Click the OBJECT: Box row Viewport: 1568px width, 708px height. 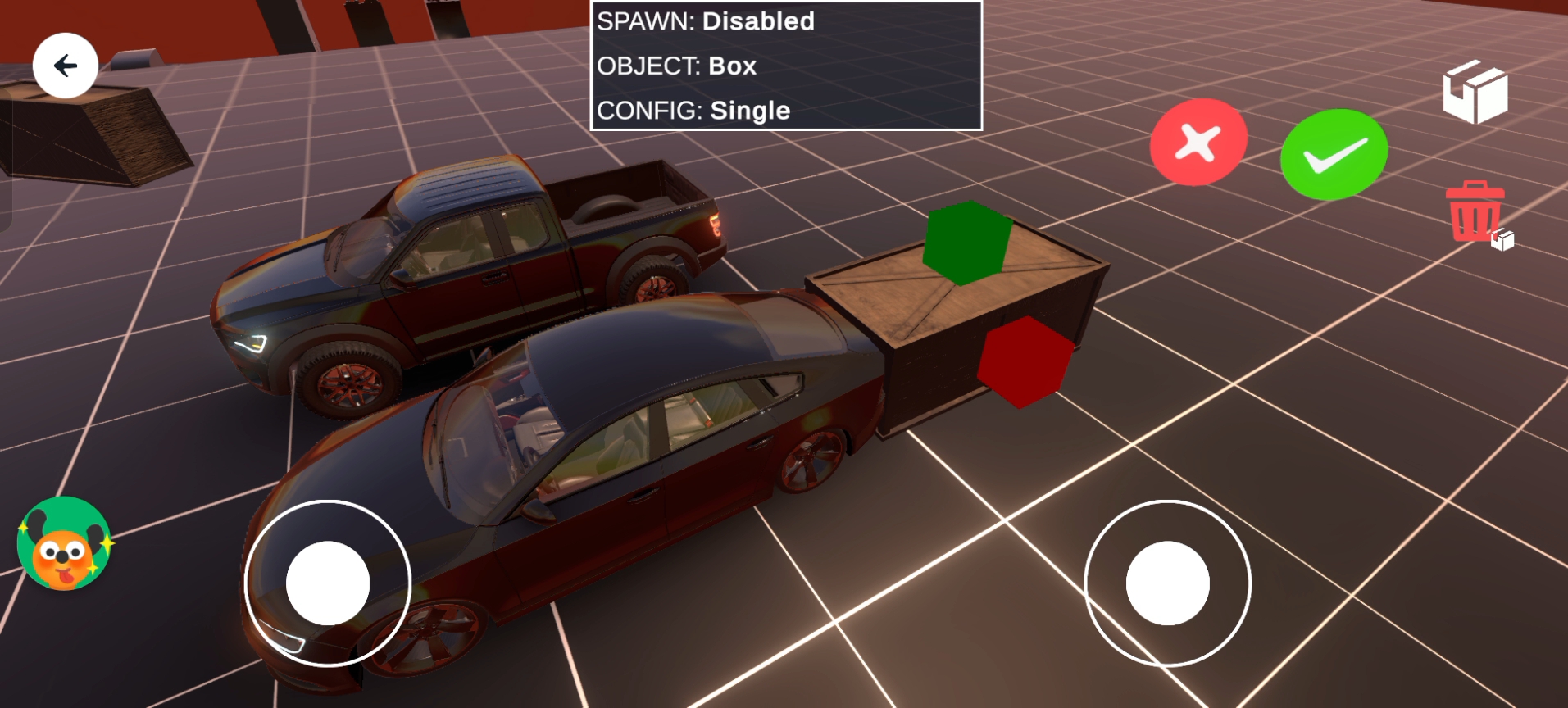coord(785,66)
